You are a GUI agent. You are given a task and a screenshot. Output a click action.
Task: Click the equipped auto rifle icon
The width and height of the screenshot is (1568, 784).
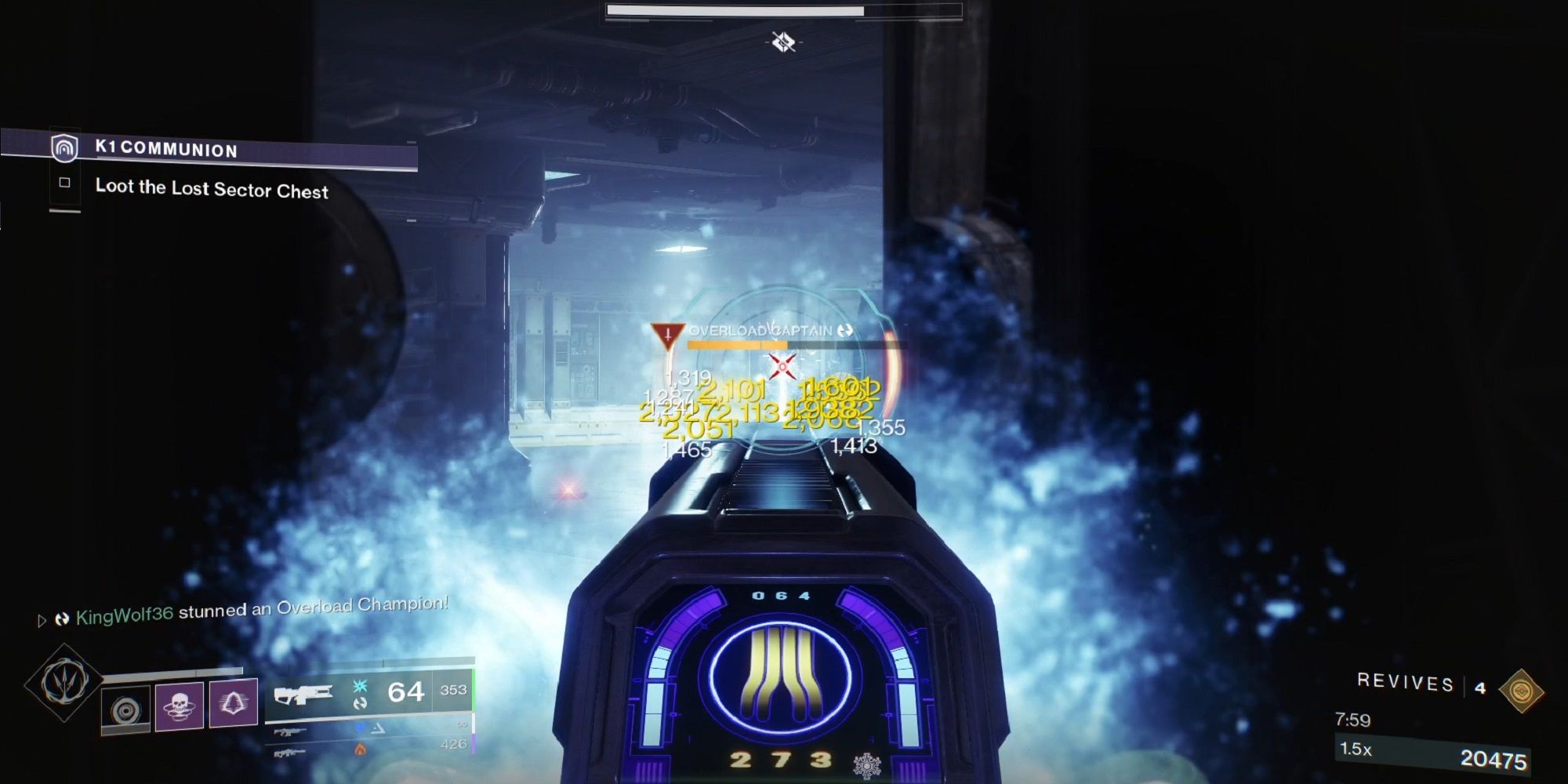(303, 694)
